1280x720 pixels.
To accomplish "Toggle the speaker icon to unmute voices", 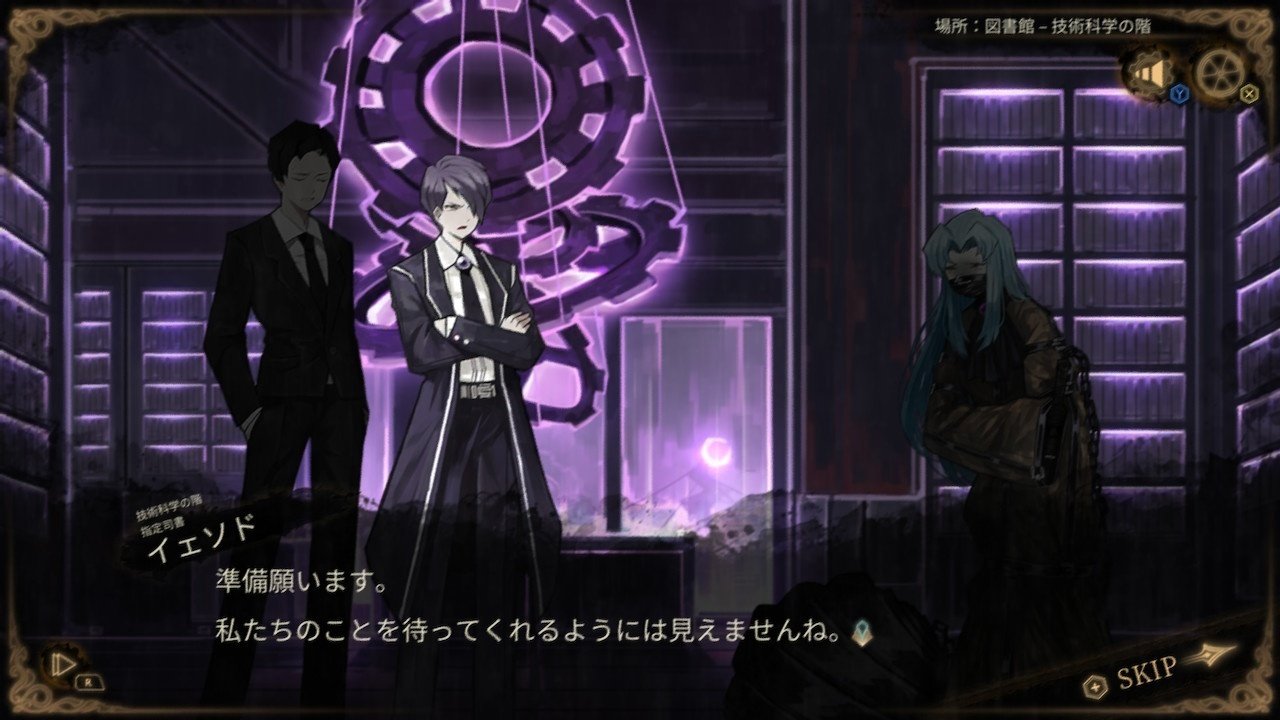I will click(x=1152, y=73).
